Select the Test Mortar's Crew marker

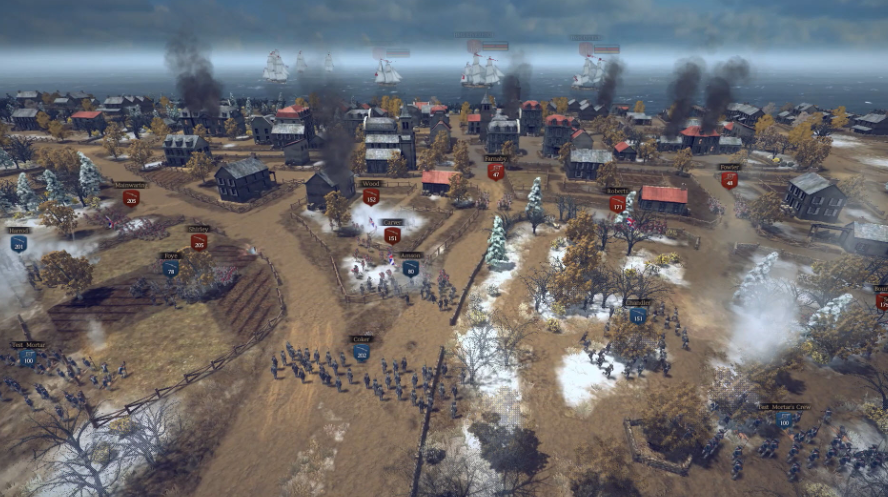point(783,421)
